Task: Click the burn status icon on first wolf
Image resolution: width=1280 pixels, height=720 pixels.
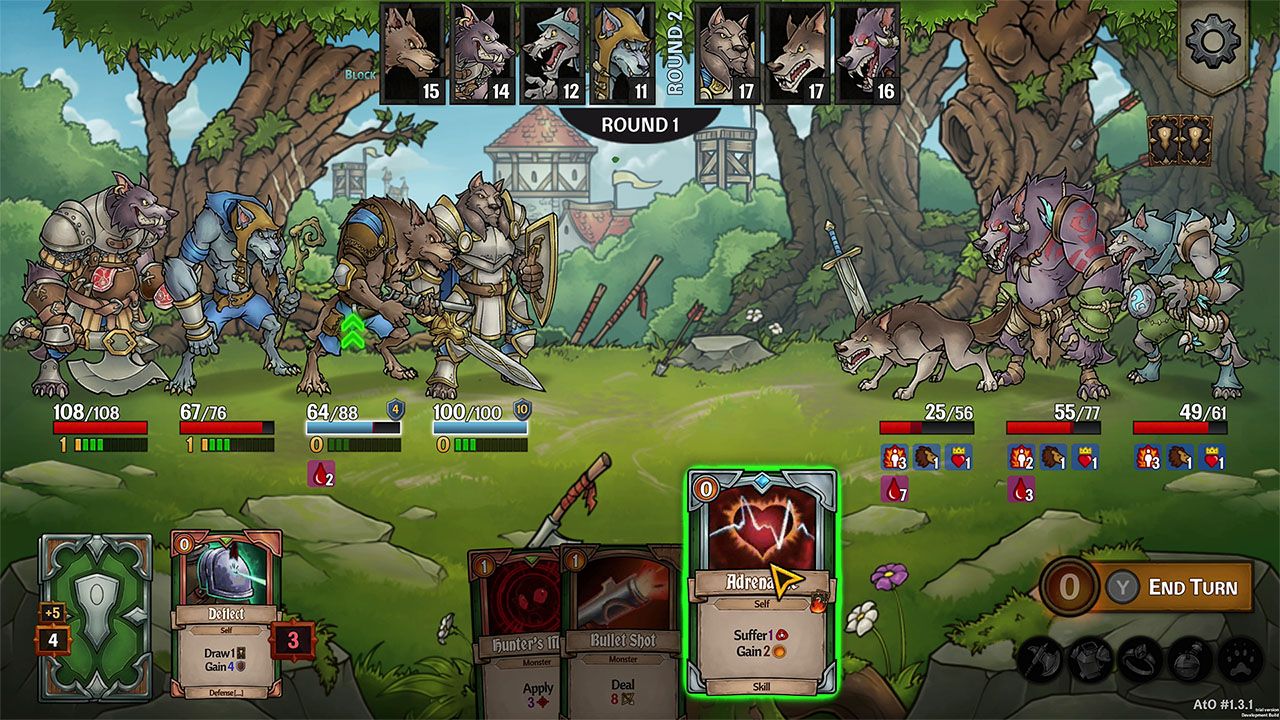Action: 892,455
